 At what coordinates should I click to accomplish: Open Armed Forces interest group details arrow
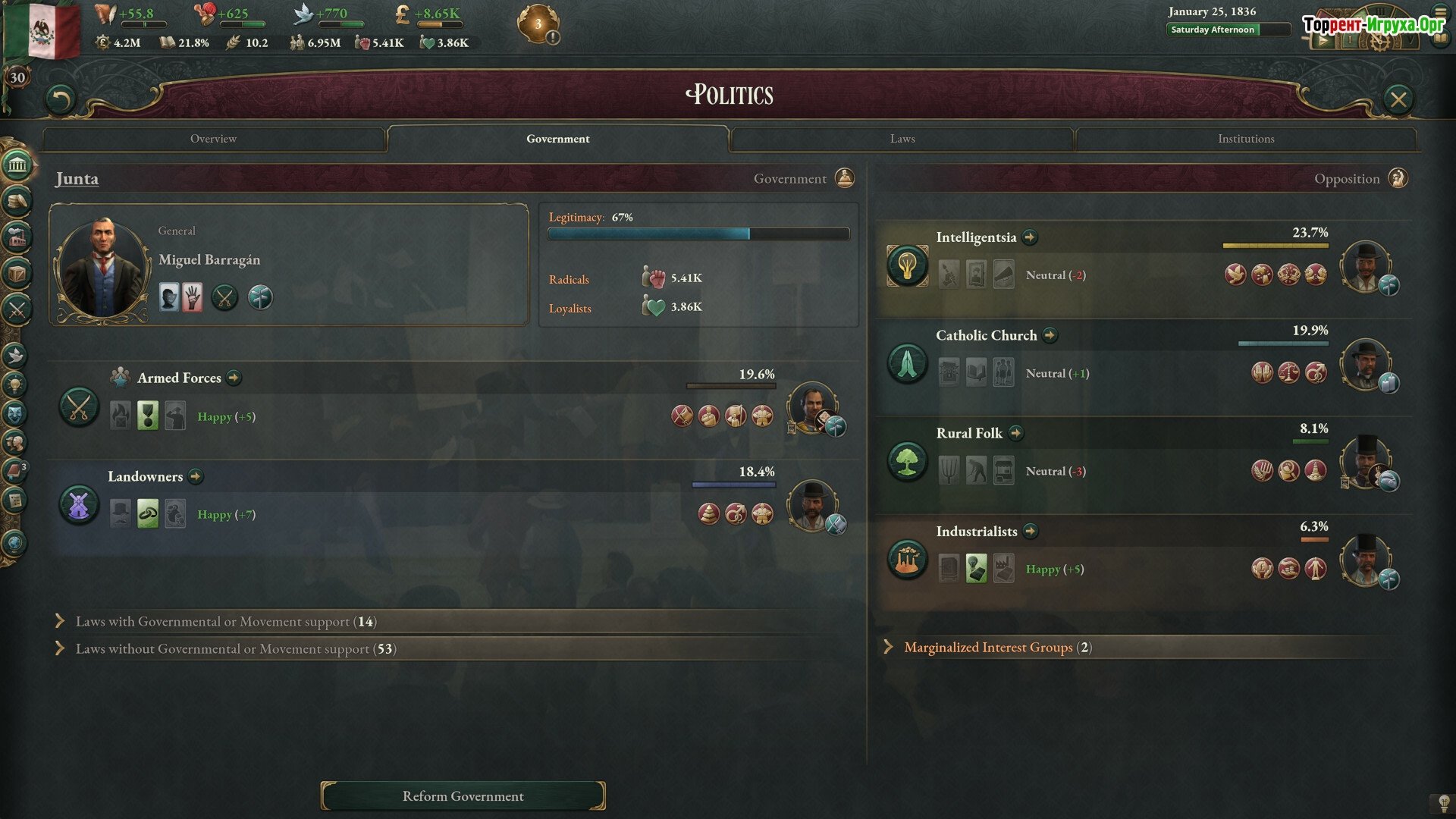[234, 378]
